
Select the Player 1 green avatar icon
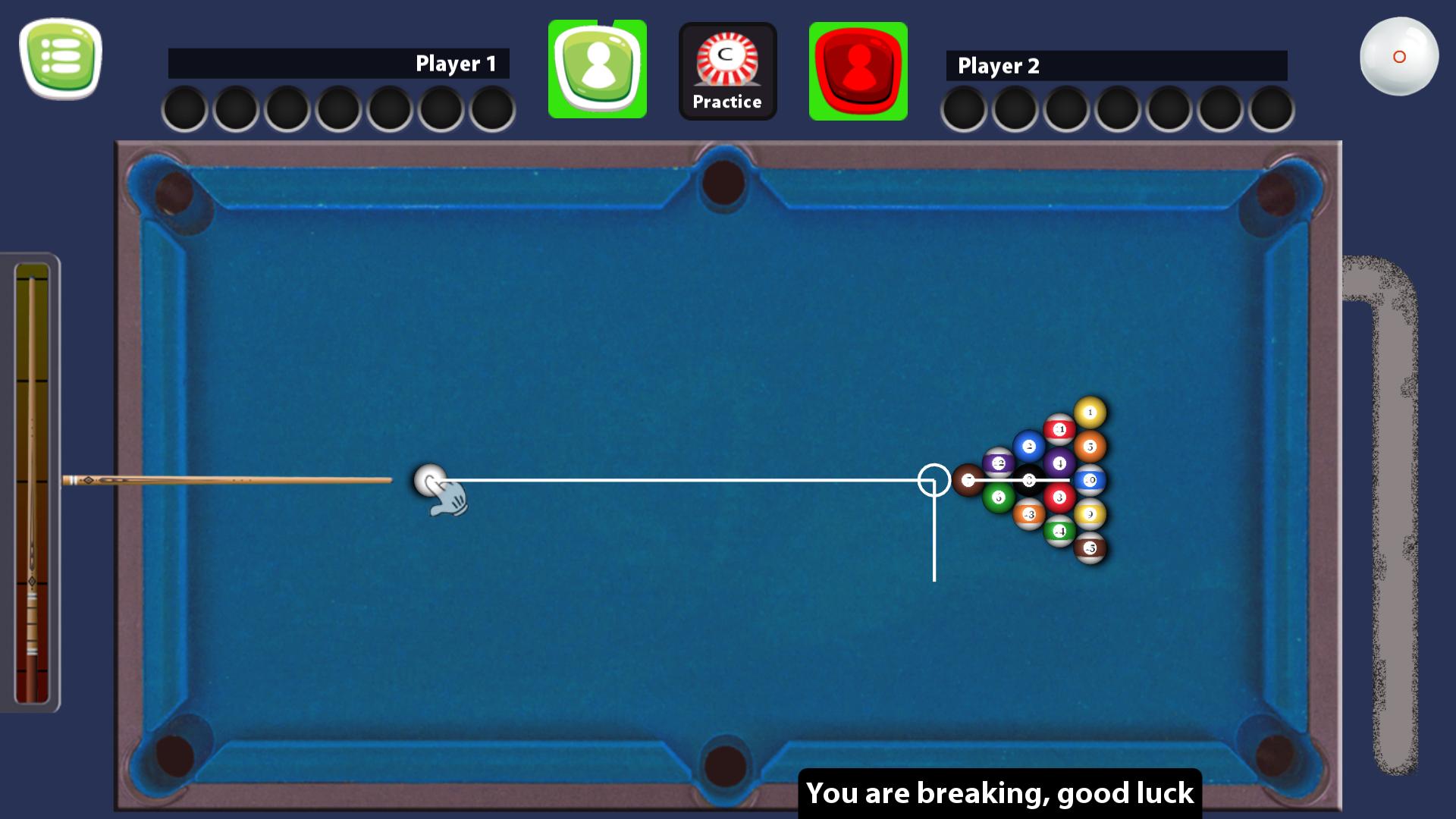click(x=597, y=69)
